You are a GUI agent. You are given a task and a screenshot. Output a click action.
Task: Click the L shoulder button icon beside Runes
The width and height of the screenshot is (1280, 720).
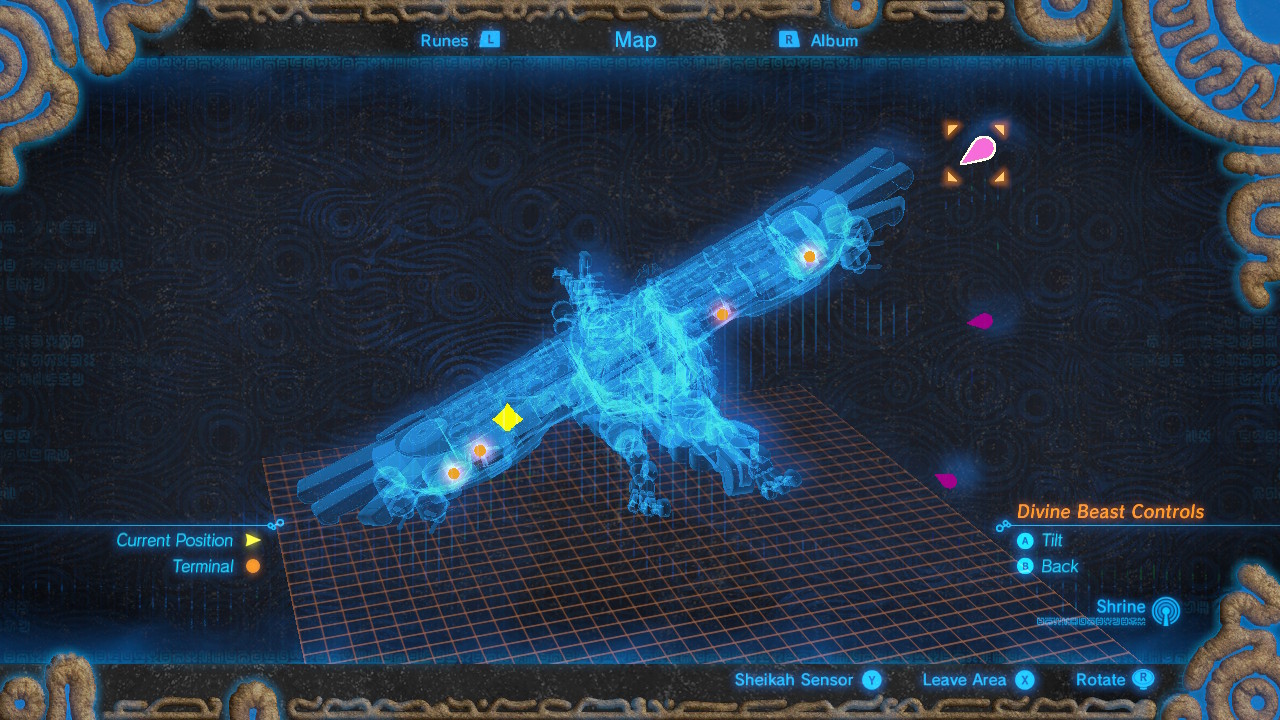point(490,40)
